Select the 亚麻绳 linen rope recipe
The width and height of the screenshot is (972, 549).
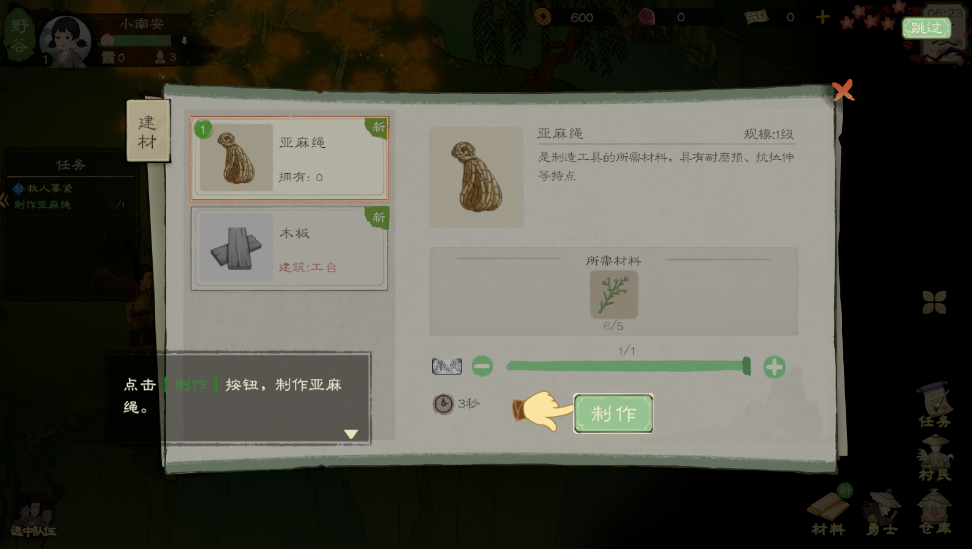pos(289,158)
